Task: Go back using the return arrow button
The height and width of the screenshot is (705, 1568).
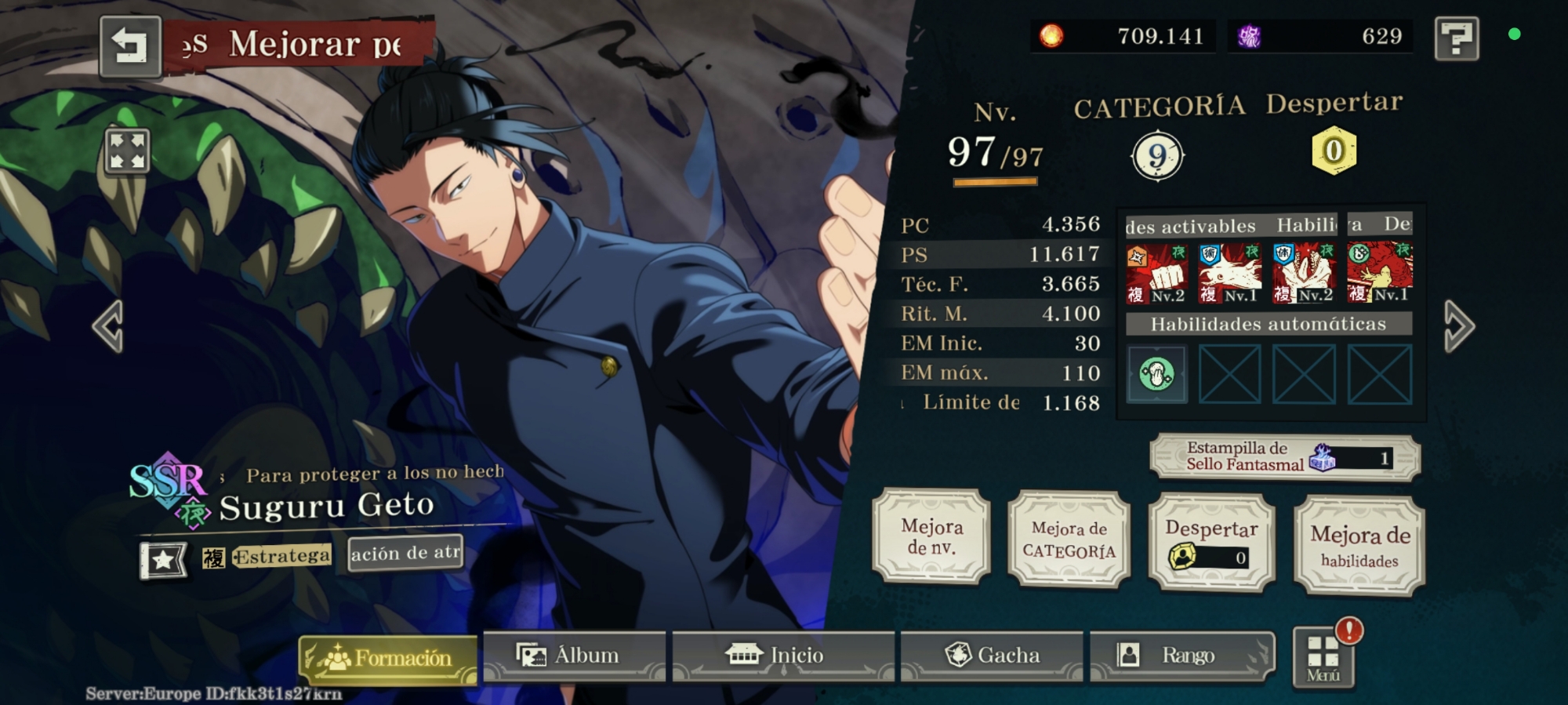Action: [130, 45]
